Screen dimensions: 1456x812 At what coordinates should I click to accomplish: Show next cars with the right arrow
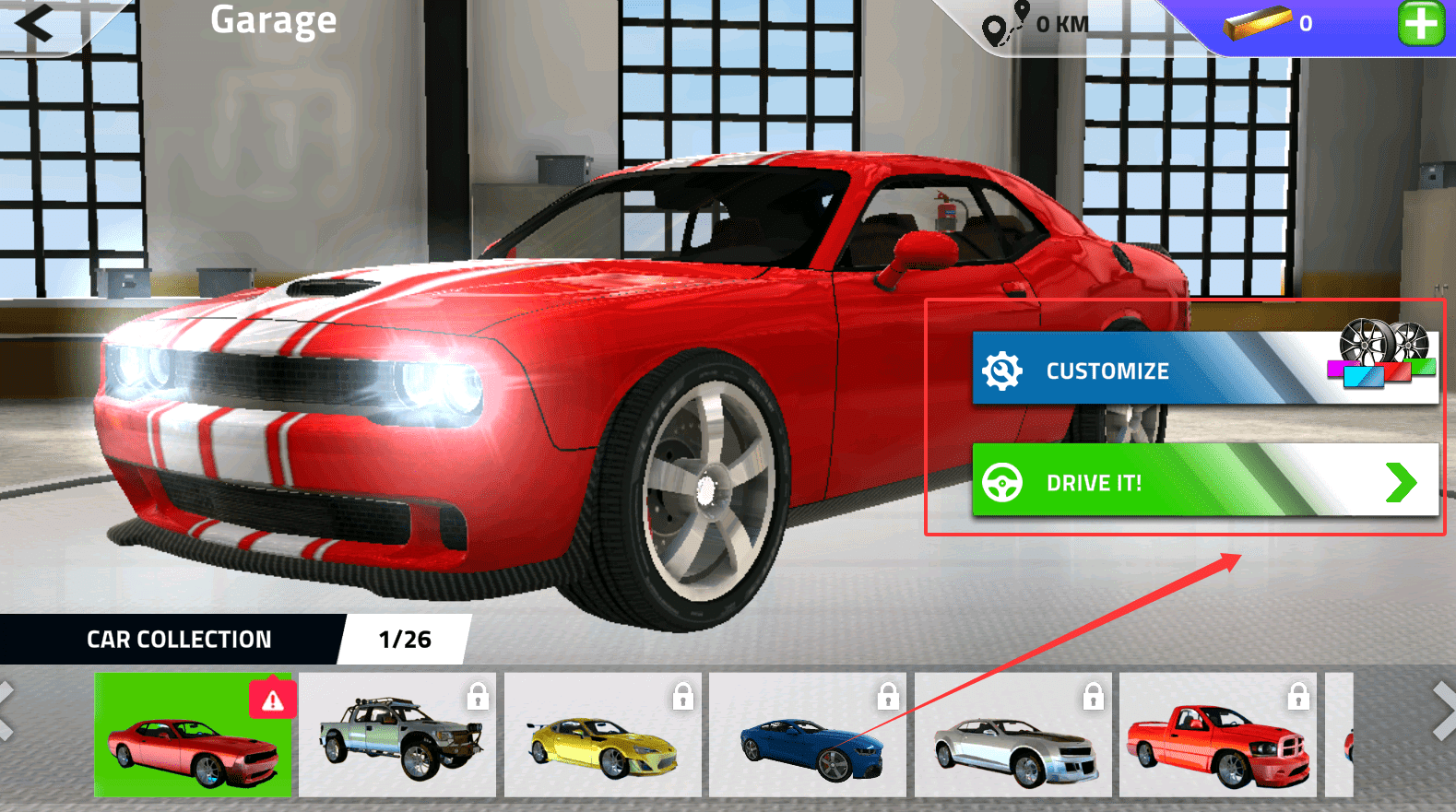1443,711
